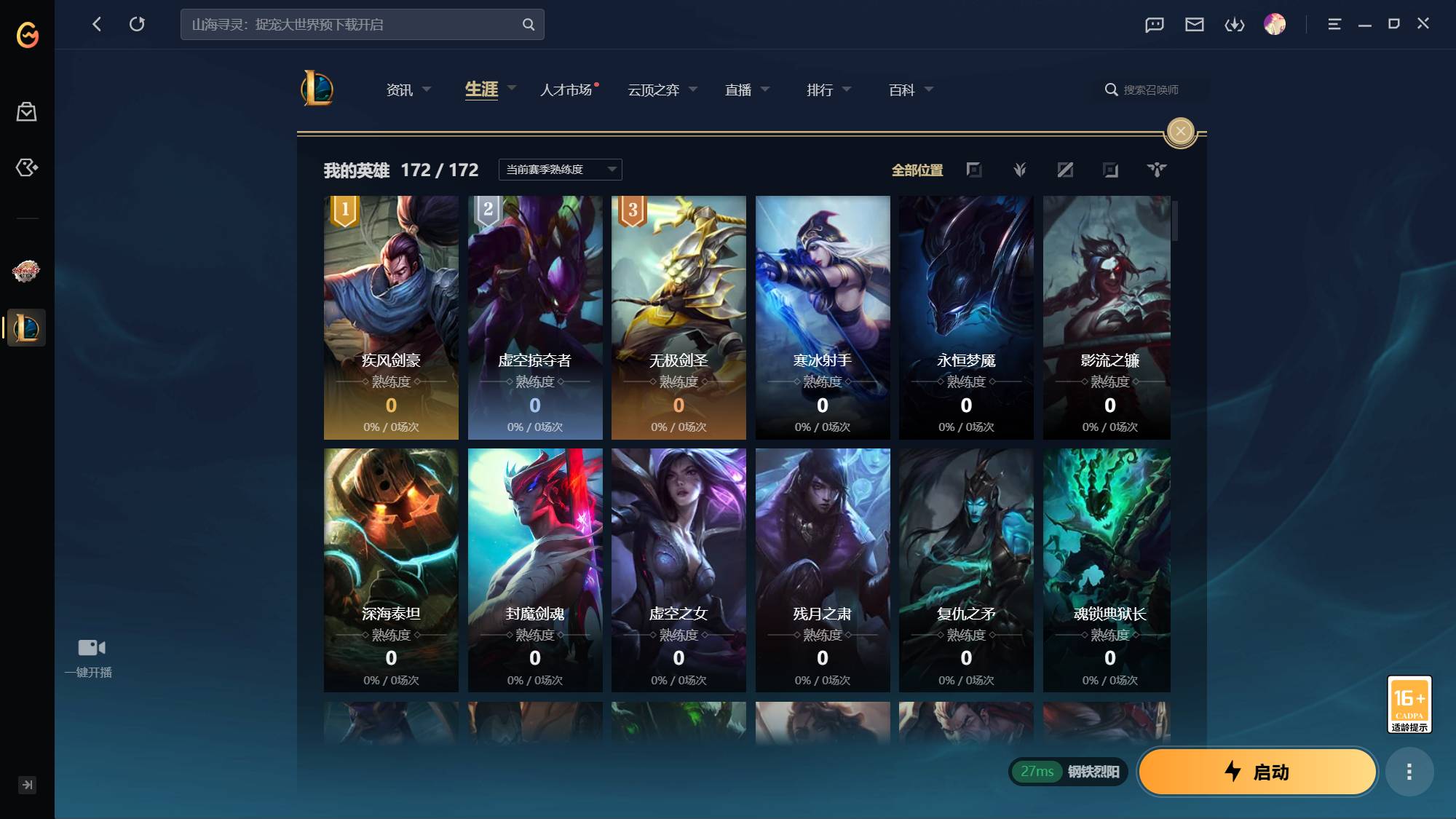Open the 魂锁典狱长 hero card

1107,570
